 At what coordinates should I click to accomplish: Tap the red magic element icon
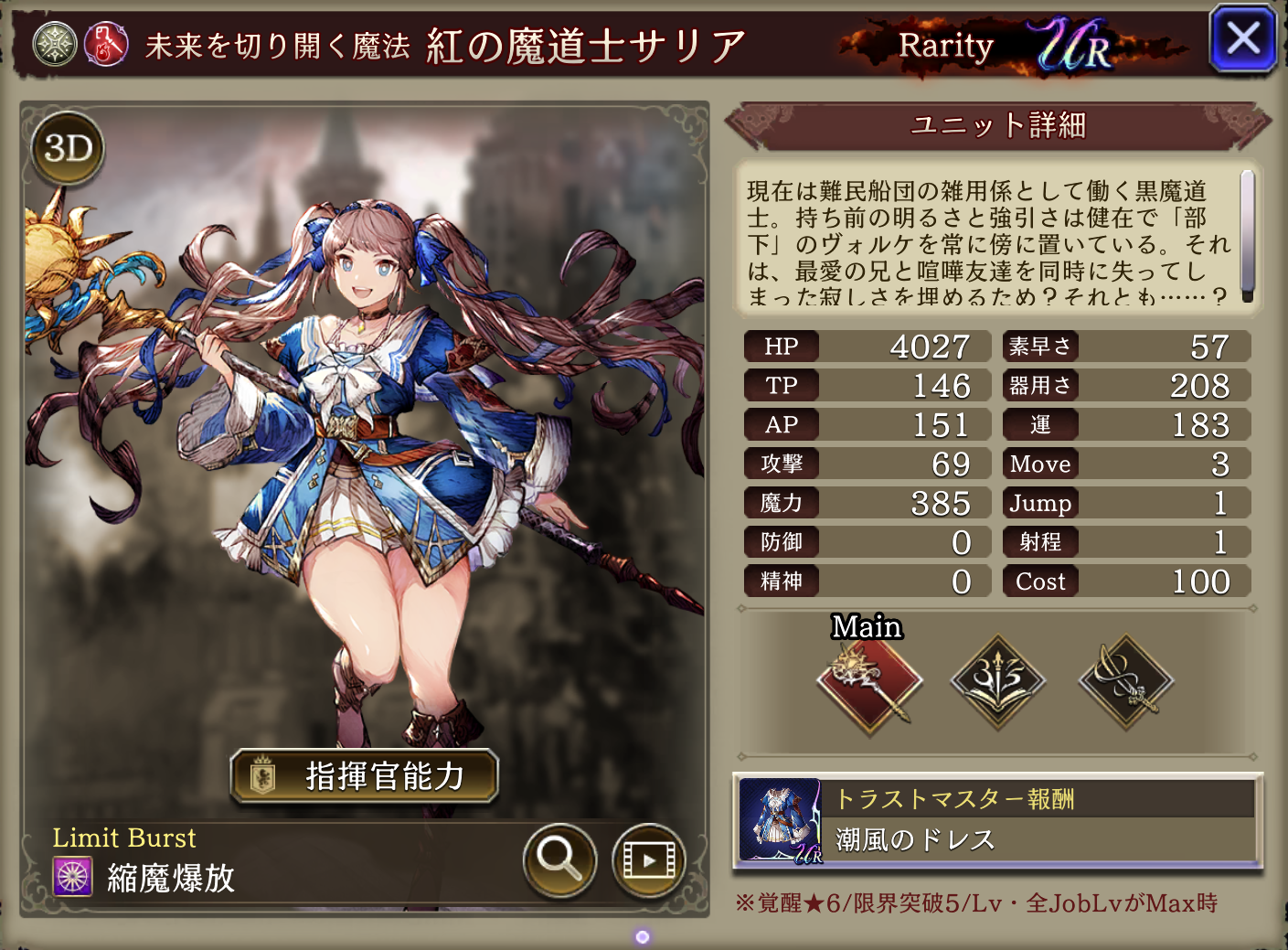click(x=106, y=45)
